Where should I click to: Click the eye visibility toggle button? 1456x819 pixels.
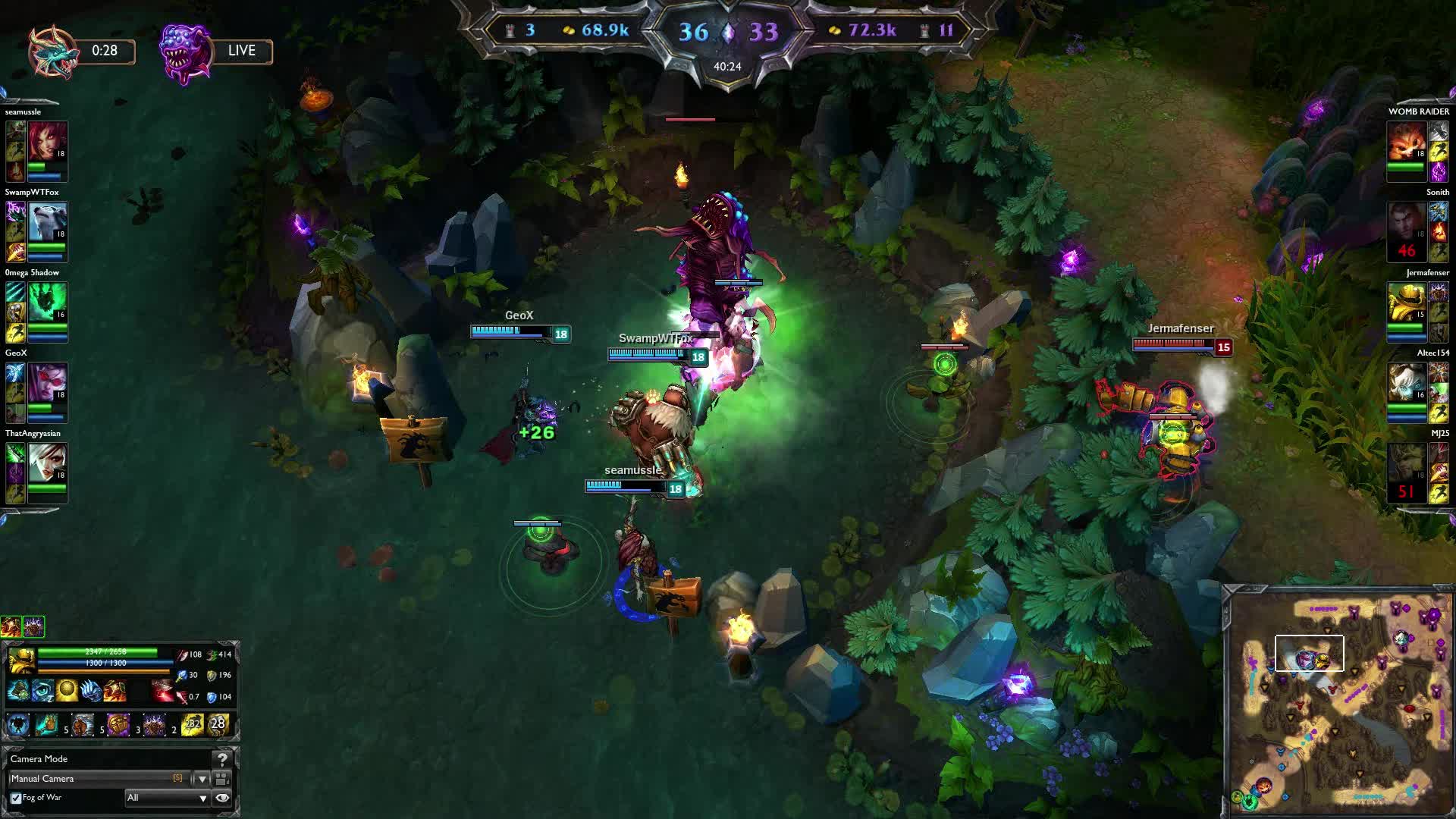[x=222, y=798]
